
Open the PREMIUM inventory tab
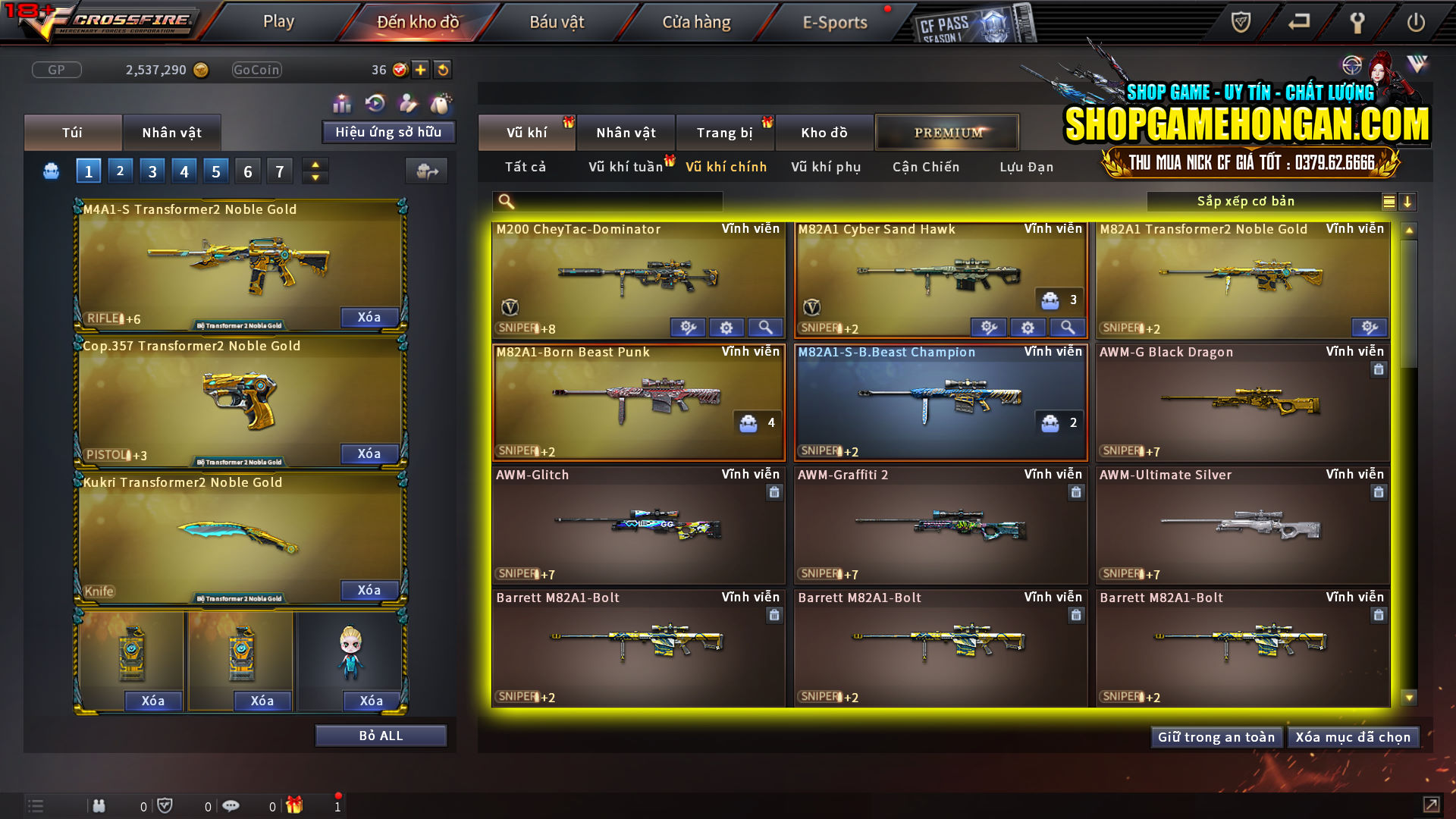(x=947, y=132)
